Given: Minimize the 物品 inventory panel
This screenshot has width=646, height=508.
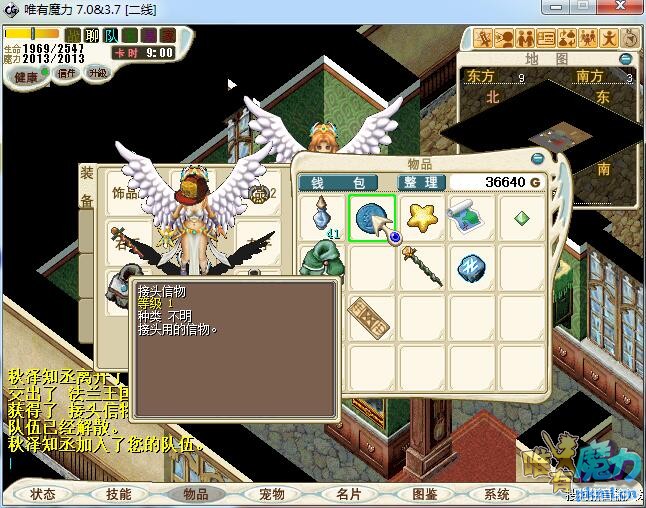Looking at the screenshot, I should [x=538, y=157].
